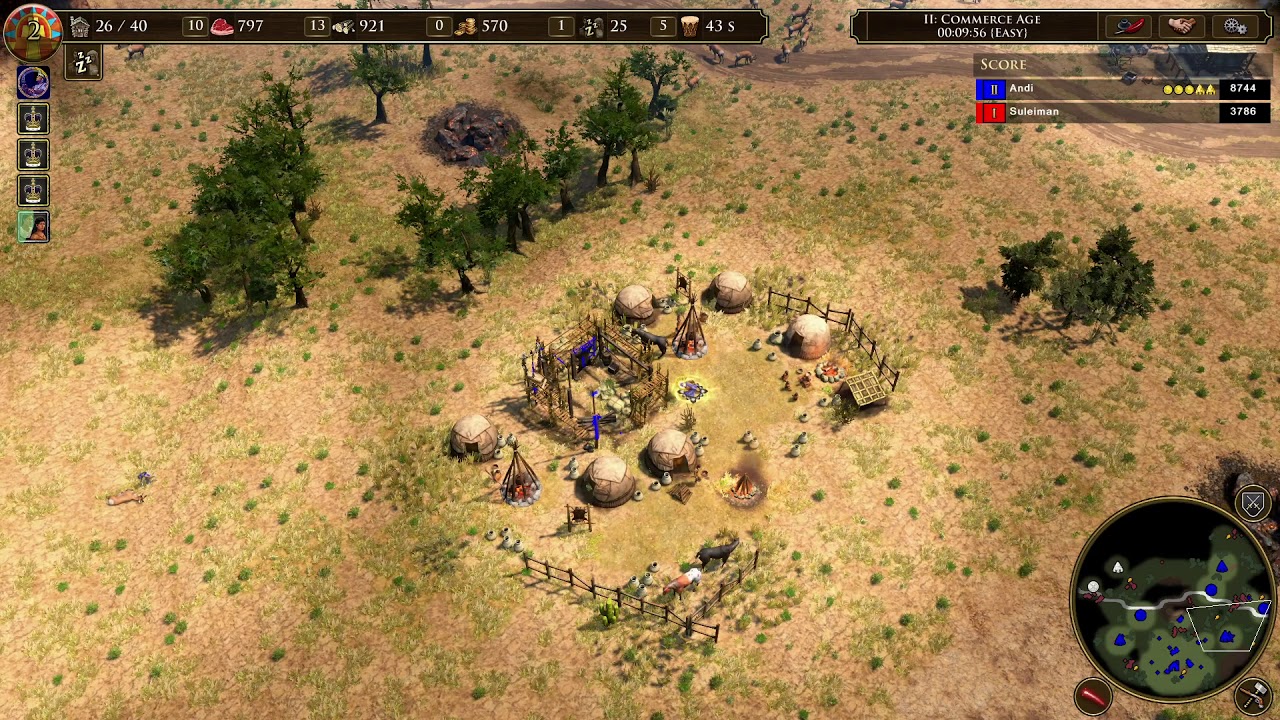Click the hammer and musket minimap button
The height and width of the screenshot is (720, 1280).
[x=1253, y=693]
